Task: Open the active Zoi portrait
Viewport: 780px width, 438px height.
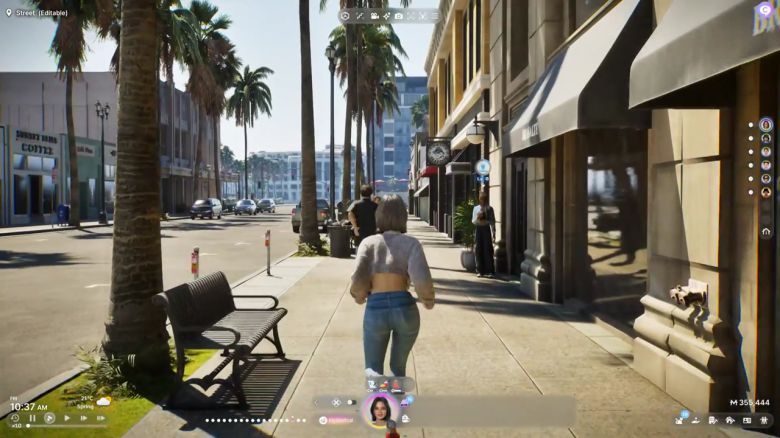Action: tap(380, 409)
